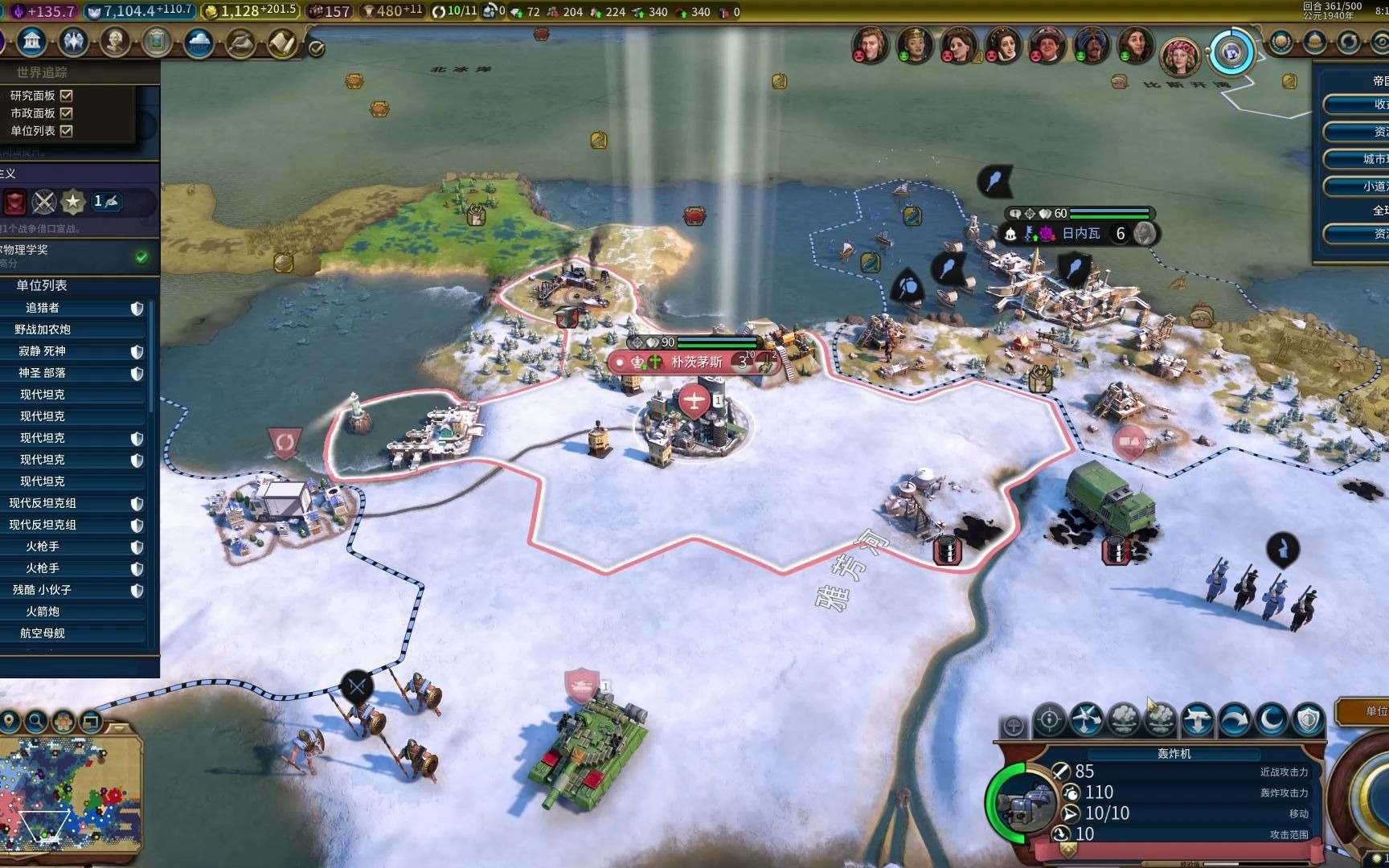The image size is (1389, 868).
Task: Open the government temple icon
Action: (31, 42)
